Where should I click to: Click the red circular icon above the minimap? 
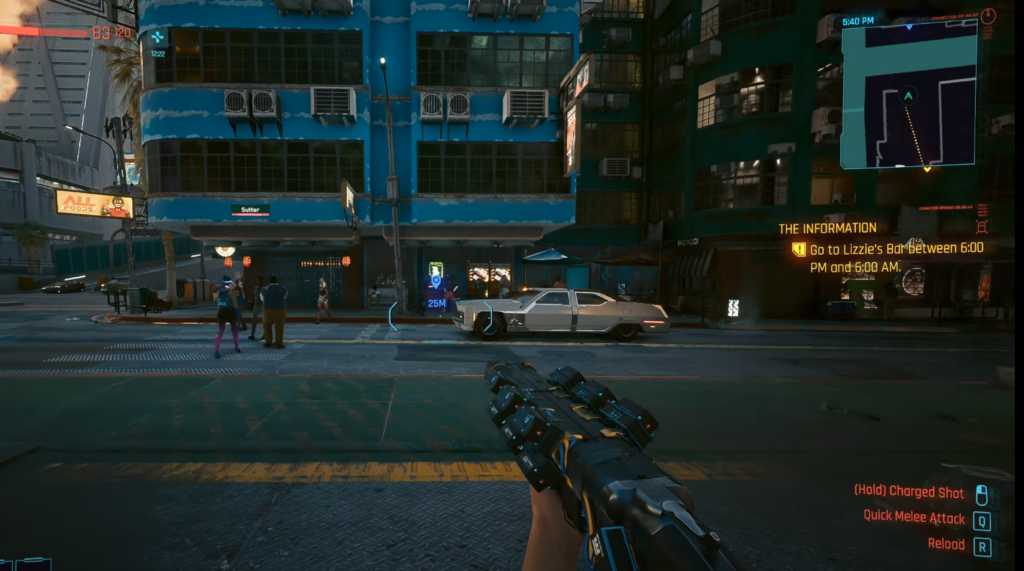[988, 16]
